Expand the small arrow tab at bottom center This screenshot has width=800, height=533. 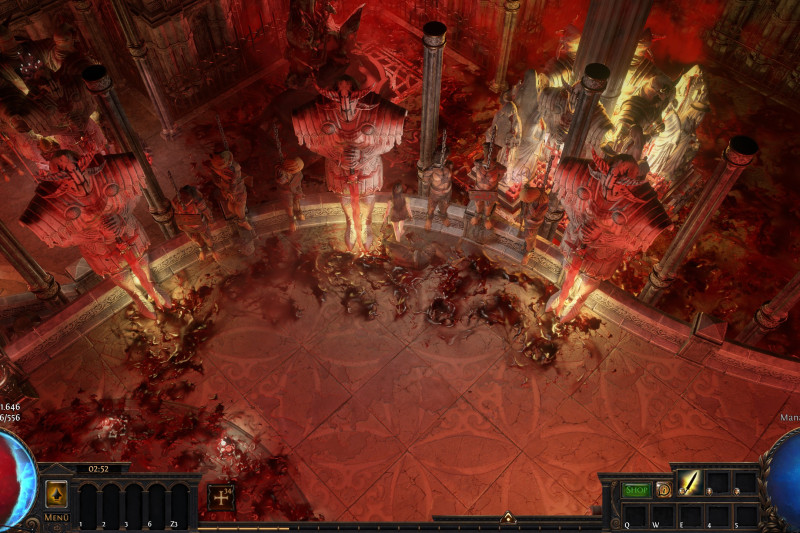[x=508, y=518]
